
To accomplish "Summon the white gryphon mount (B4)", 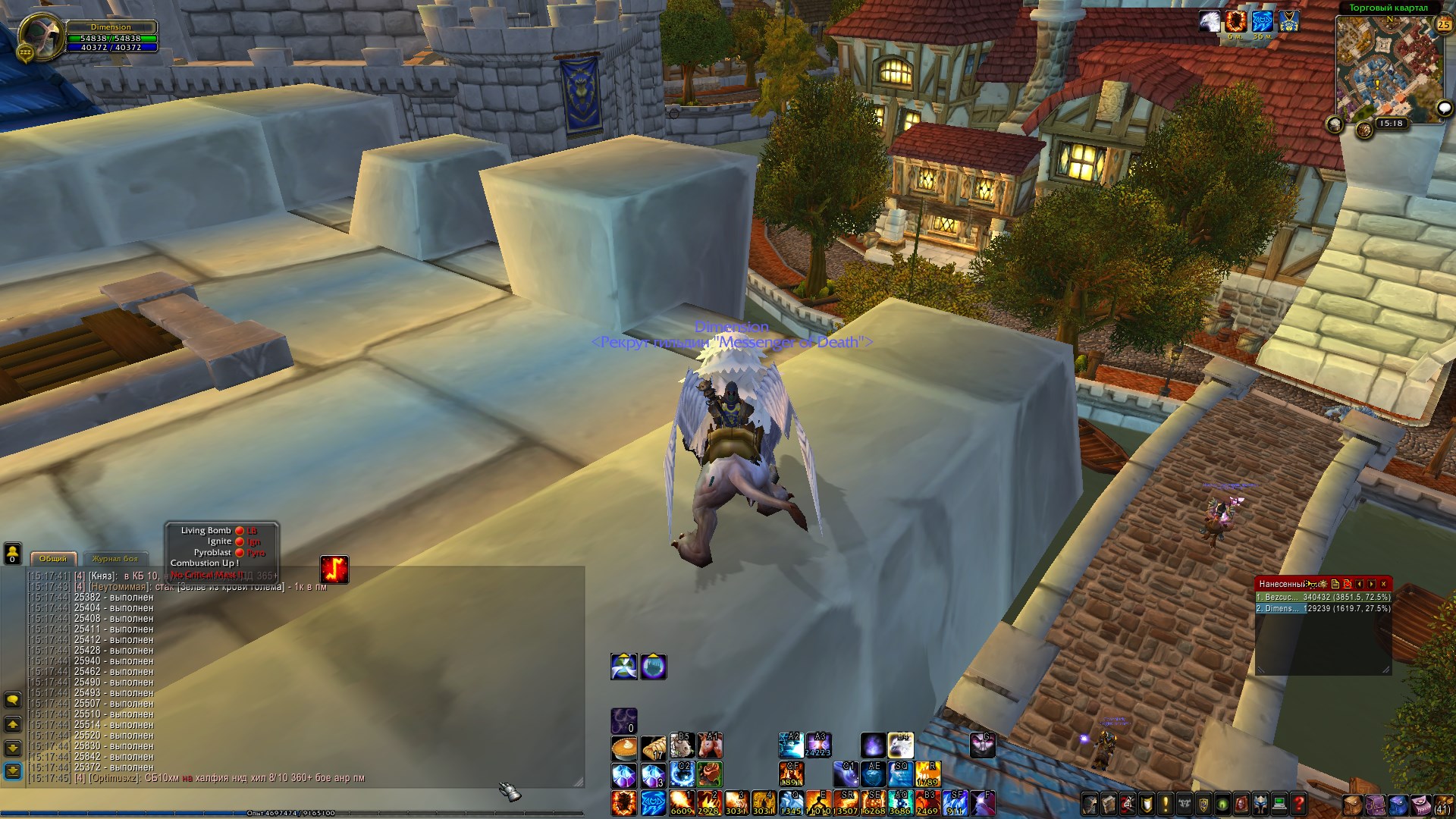I will click(901, 745).
